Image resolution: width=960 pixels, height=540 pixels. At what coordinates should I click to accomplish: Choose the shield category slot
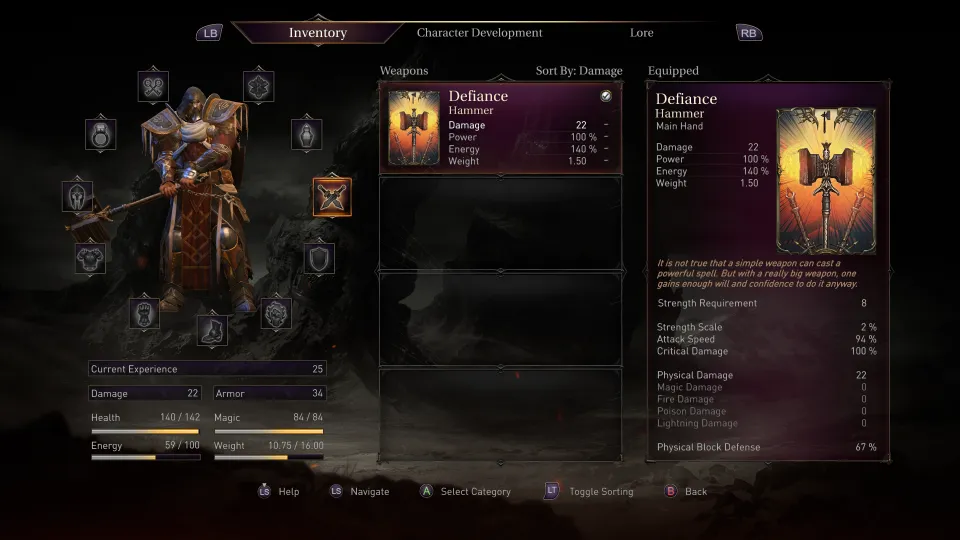pyautogui.click(x=319, y=257)
